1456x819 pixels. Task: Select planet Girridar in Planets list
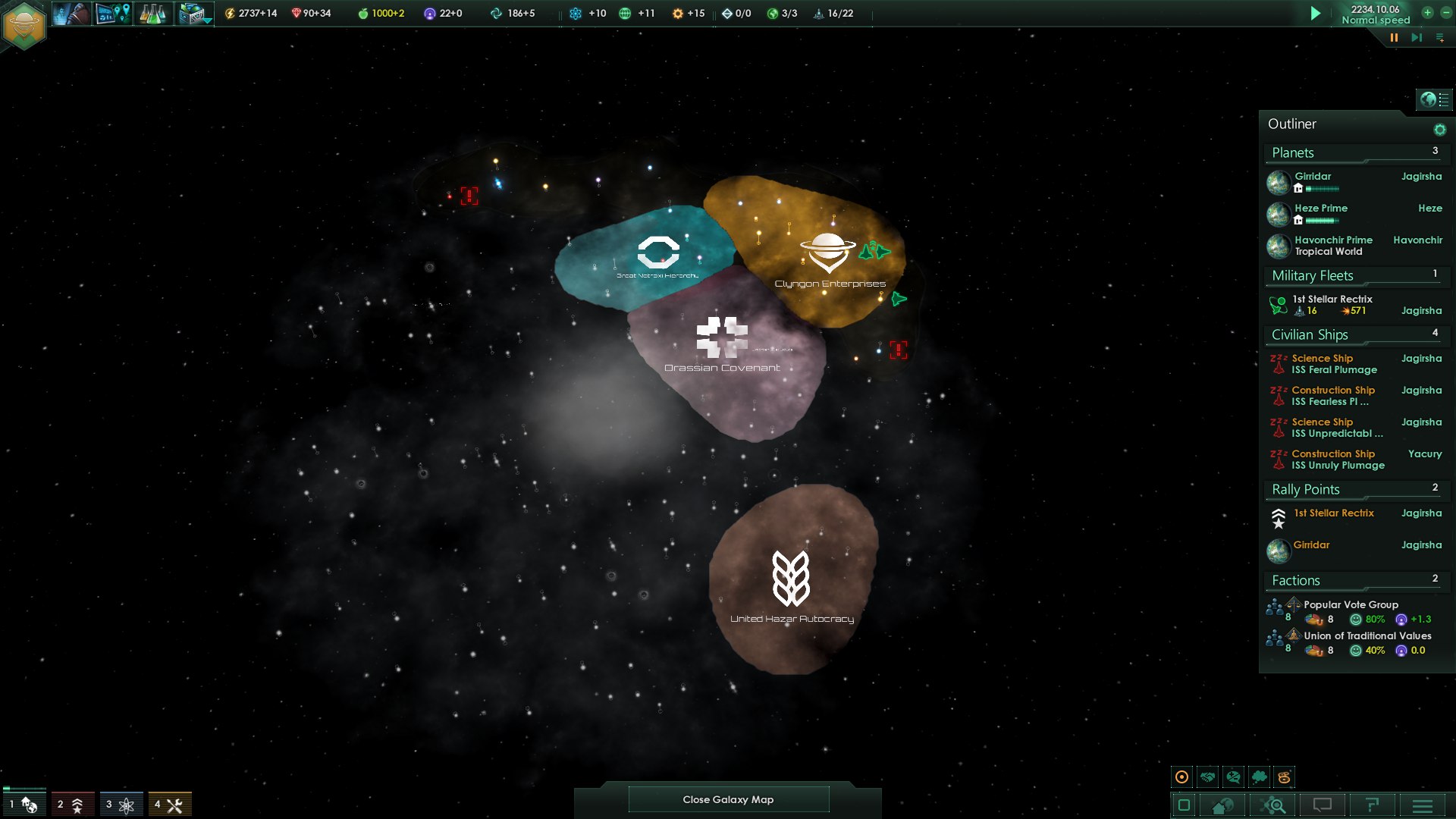(1313, 177)
